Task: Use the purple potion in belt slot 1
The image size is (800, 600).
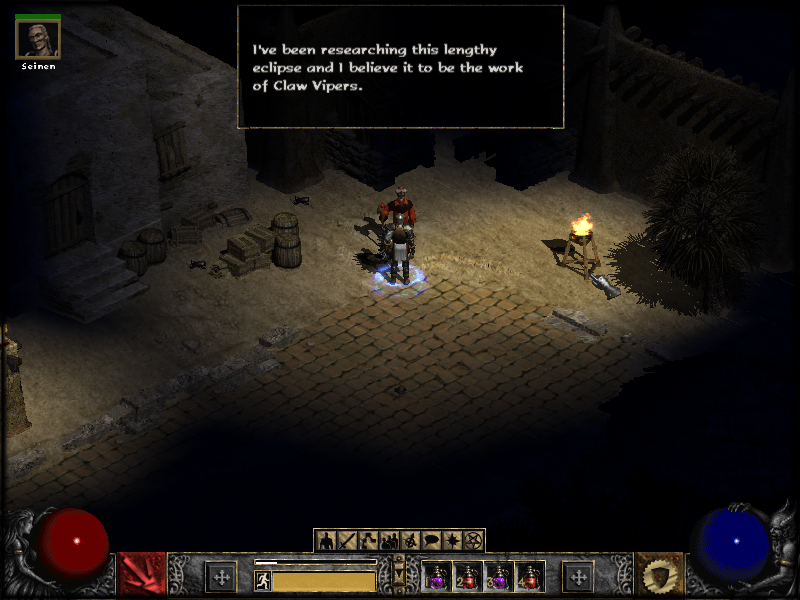Action: pyautogui.click(x=438, y=577)
